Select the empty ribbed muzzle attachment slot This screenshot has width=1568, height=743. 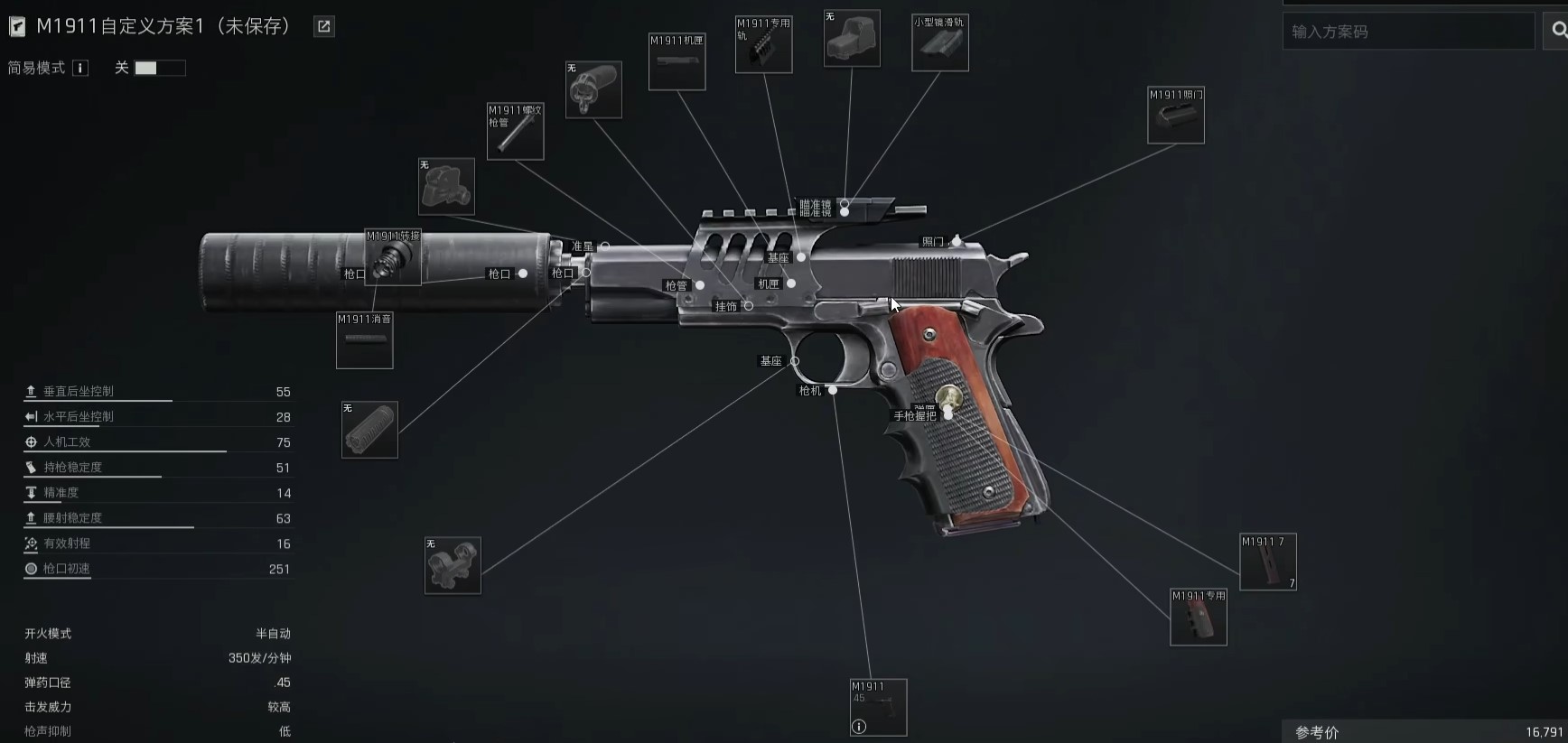coord(369,430)
